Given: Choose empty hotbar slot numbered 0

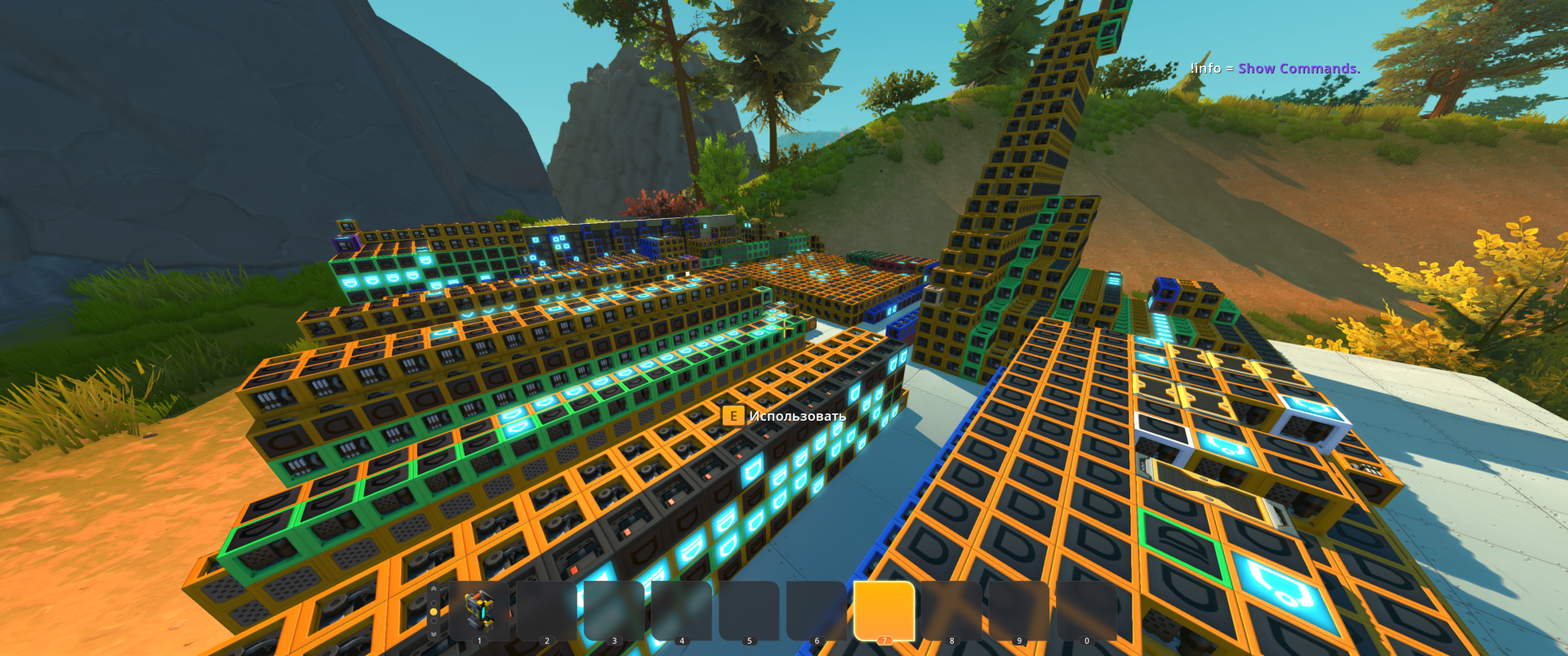Looking at the screenshot, I should (1086, 611).
